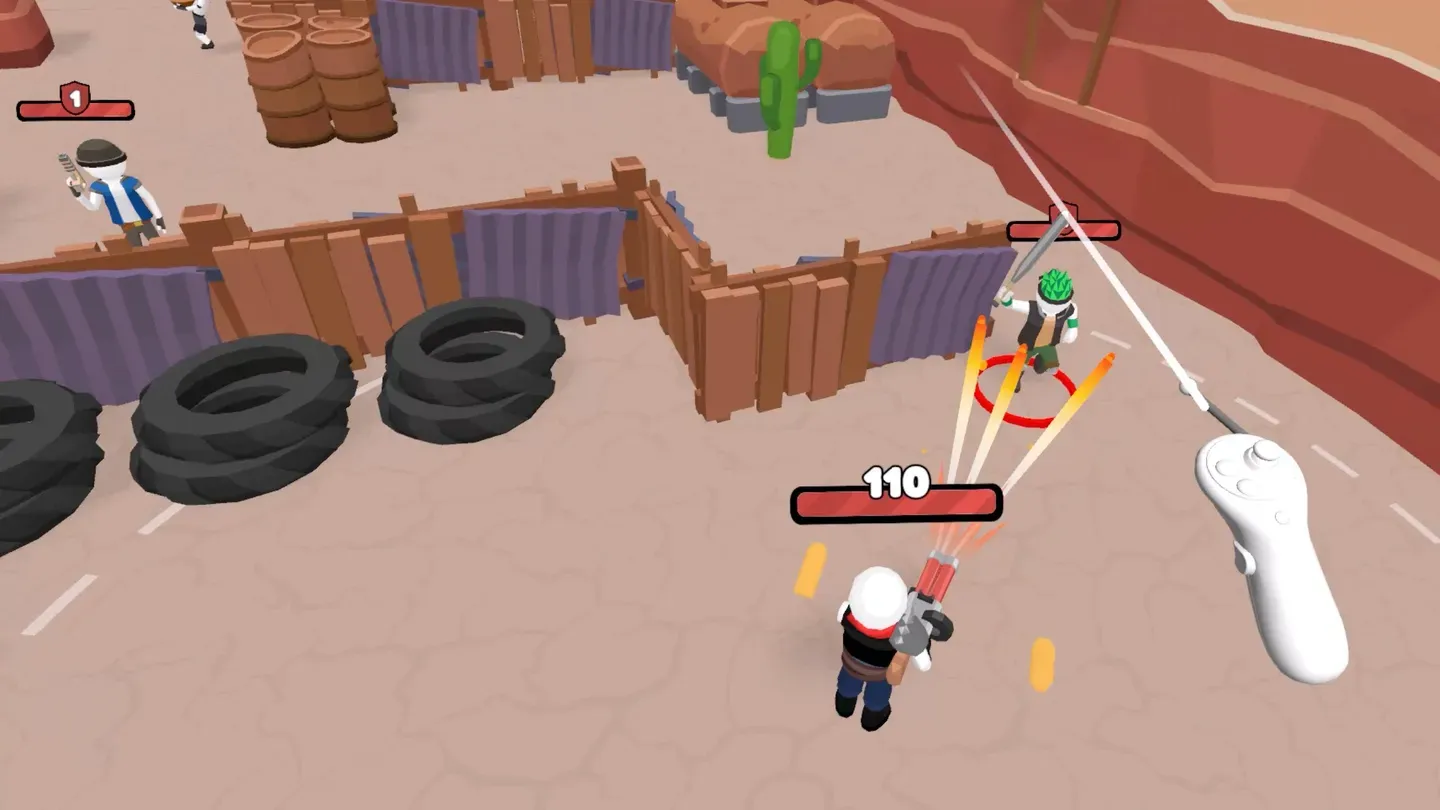Click the red target circle under the enemy
This screenshot has width=1440, height=810.
click(x=1020, y=390)
